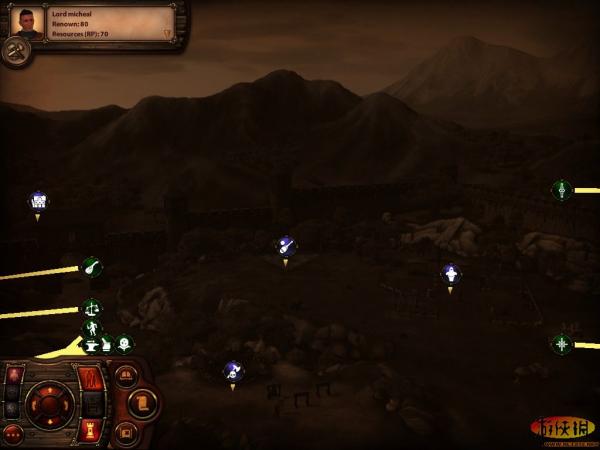Click the round camera direction pad
This screenshot has width=600, height=450.
pyautogui.click(x=48, y=404)
